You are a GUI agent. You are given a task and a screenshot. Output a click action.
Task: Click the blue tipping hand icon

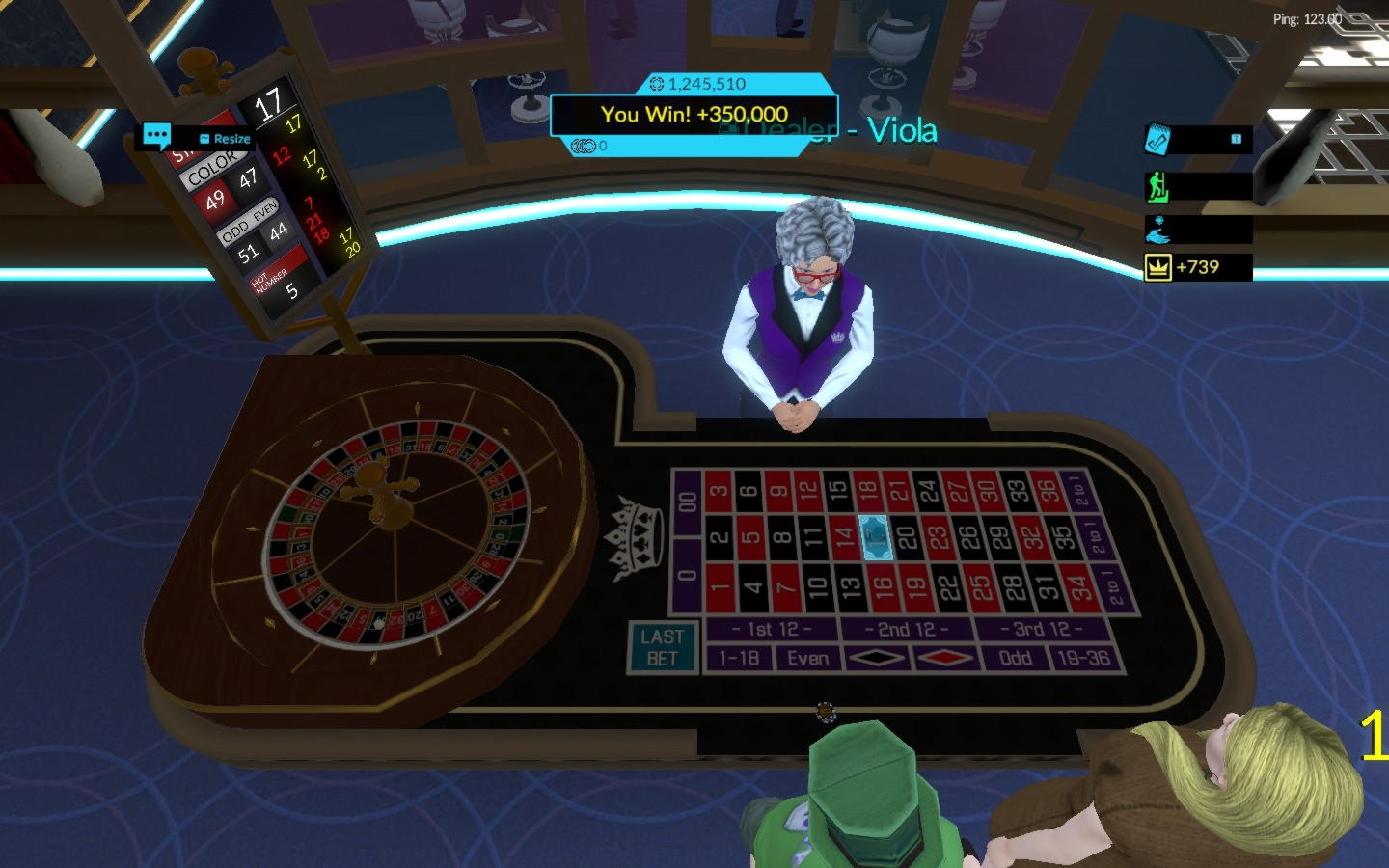tap(1158, 231)
